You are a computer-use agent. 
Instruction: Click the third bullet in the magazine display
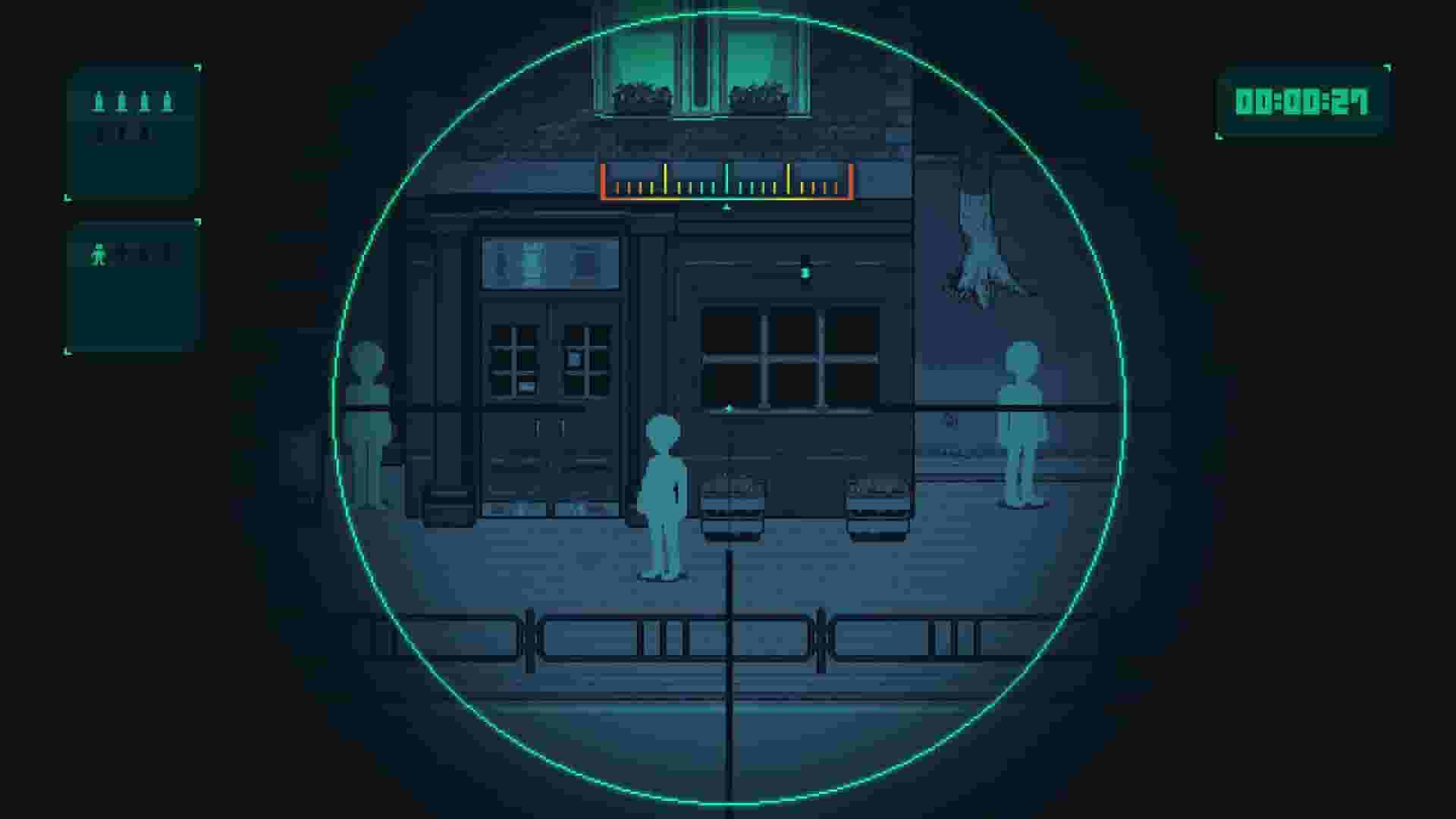point(145,101)
